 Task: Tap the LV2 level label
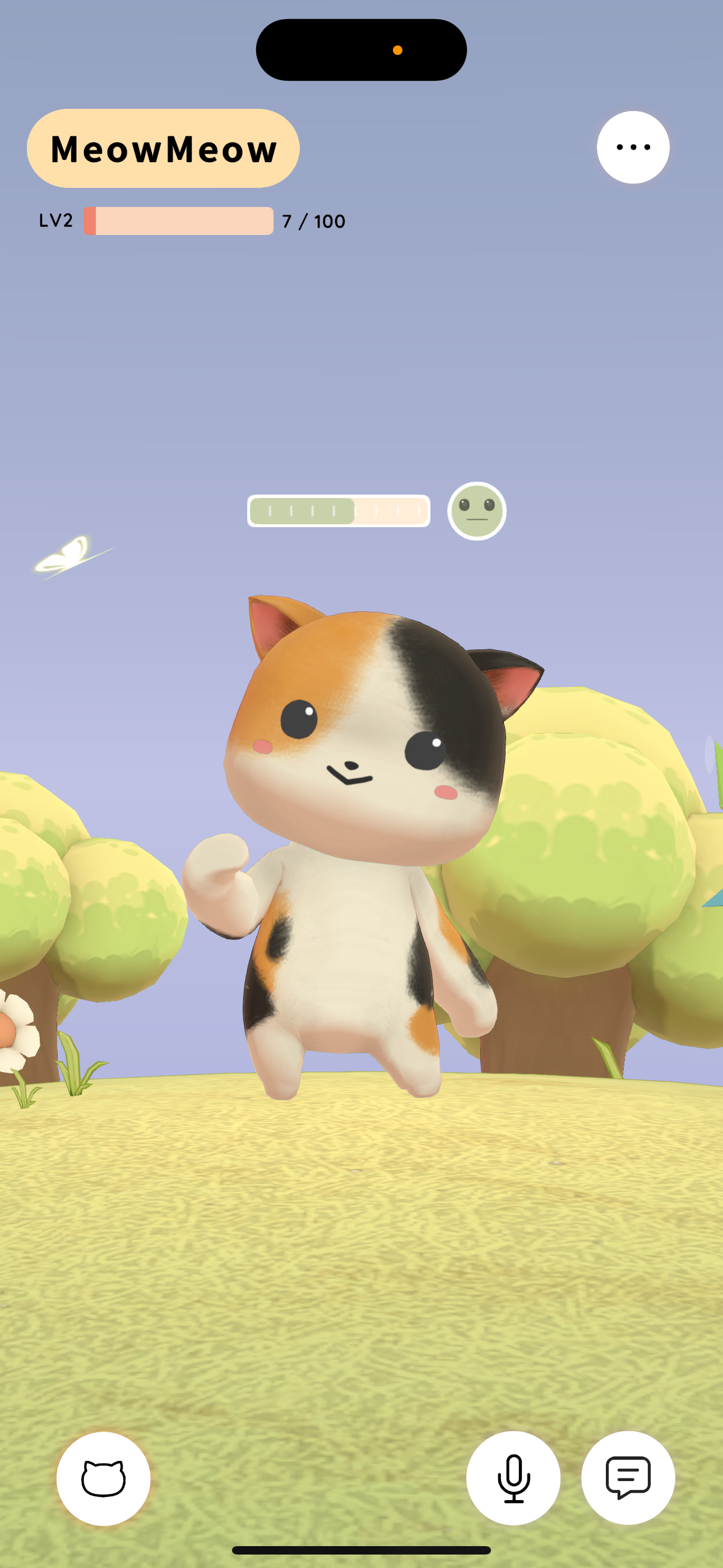pos(55,221)
